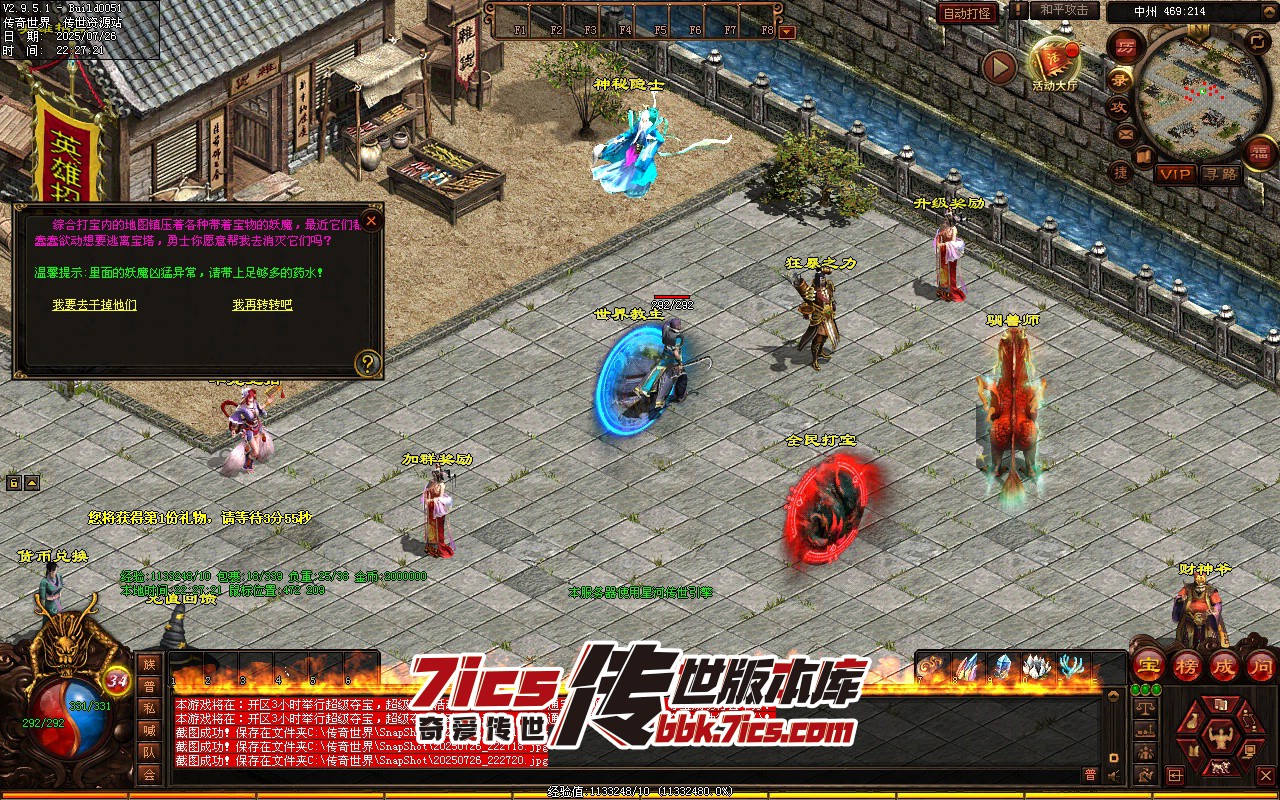Open the 活动大厅 event hall
1280x800 pixels.
coord(1055,62)
